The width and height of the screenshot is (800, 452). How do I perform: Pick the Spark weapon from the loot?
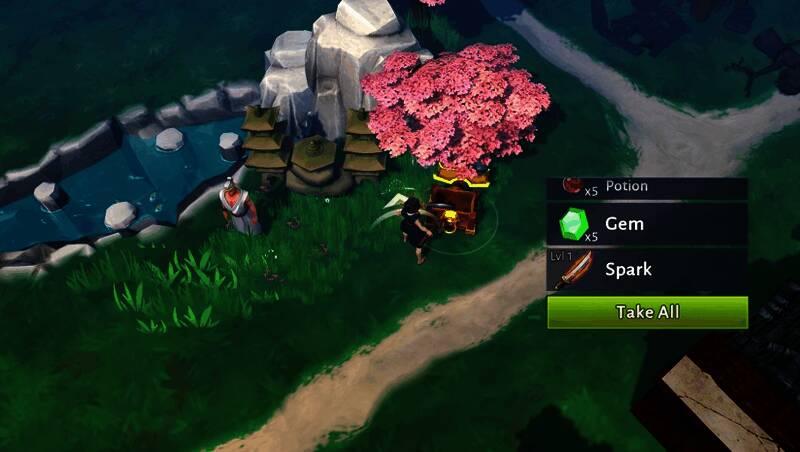tap(647, 269)
